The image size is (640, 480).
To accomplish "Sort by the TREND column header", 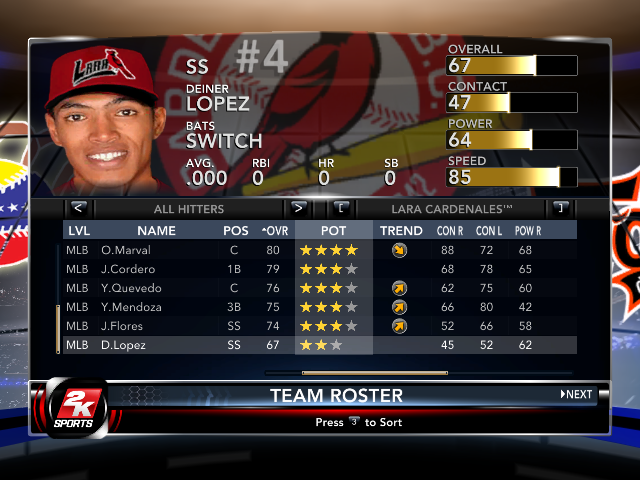I will [401, 231].
